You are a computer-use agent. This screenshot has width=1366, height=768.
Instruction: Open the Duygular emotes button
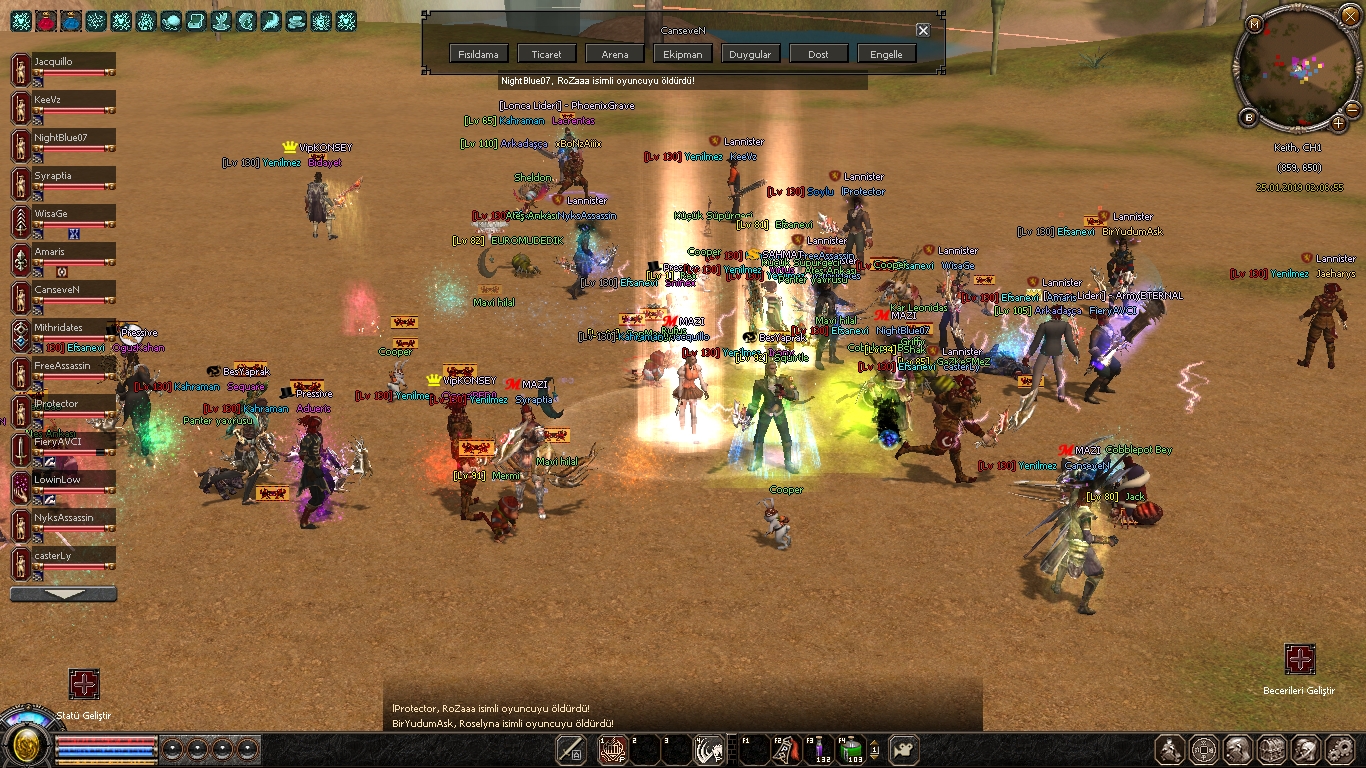pos(750,54)
